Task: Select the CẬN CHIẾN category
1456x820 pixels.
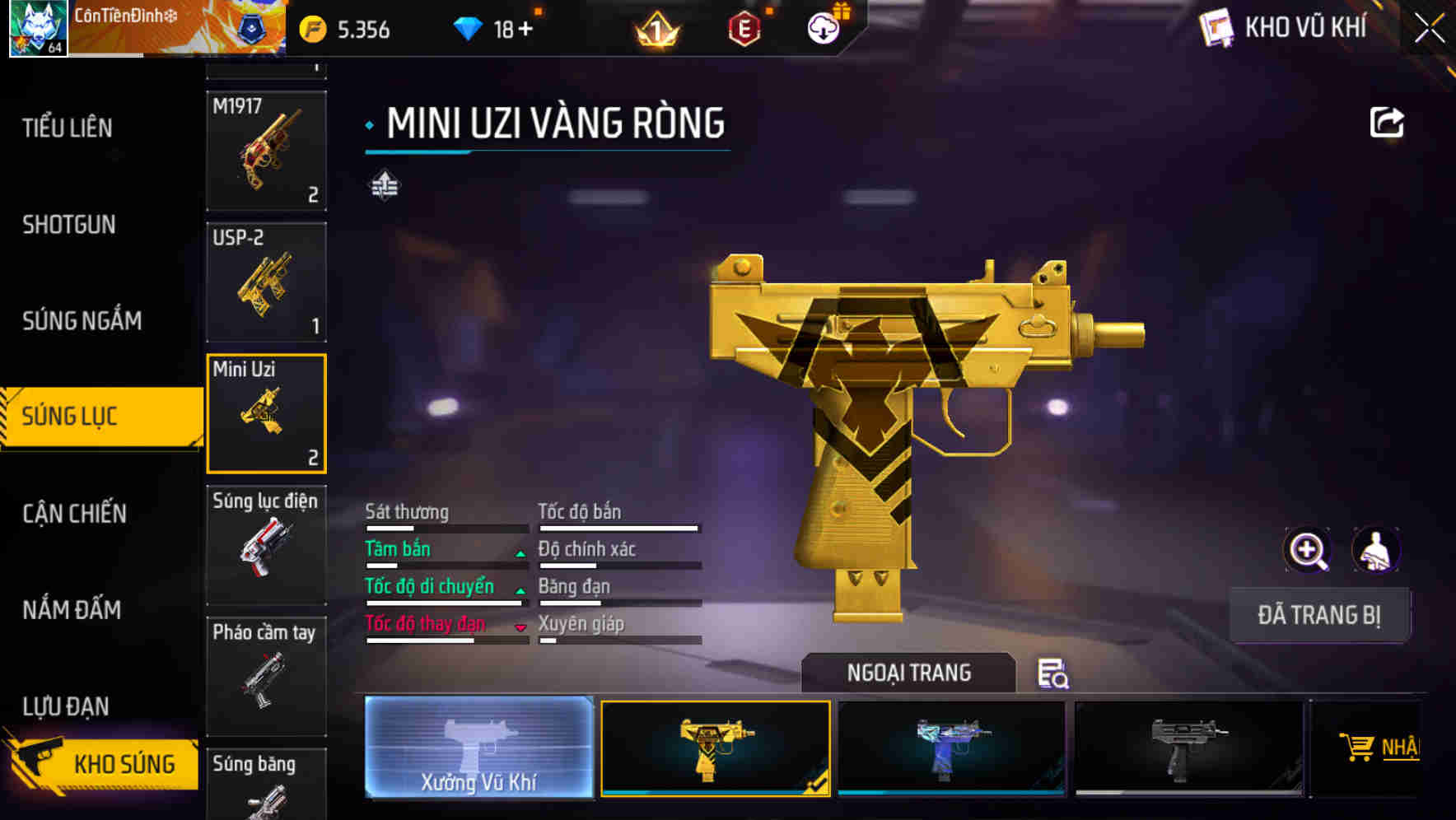Action: click(74, 513)
